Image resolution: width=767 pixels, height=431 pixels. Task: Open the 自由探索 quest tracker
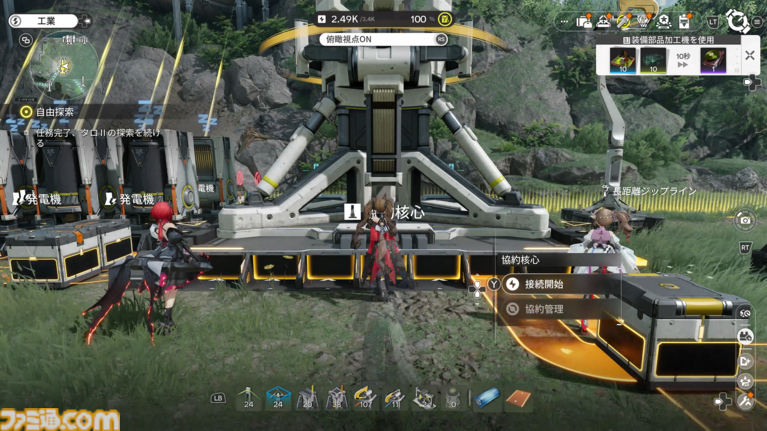click(55, 112)
